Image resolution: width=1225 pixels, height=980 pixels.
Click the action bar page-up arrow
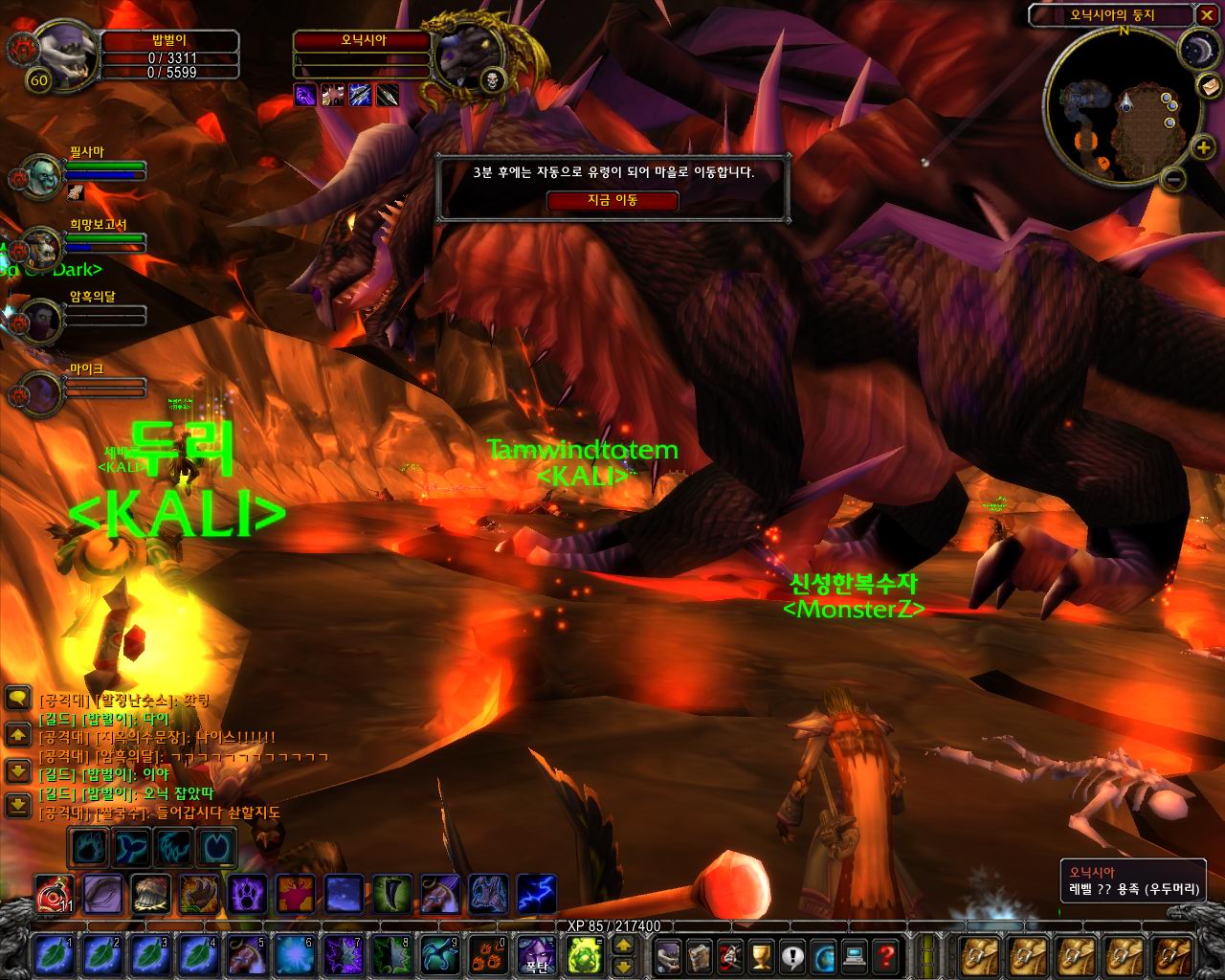tap(622, 945)
